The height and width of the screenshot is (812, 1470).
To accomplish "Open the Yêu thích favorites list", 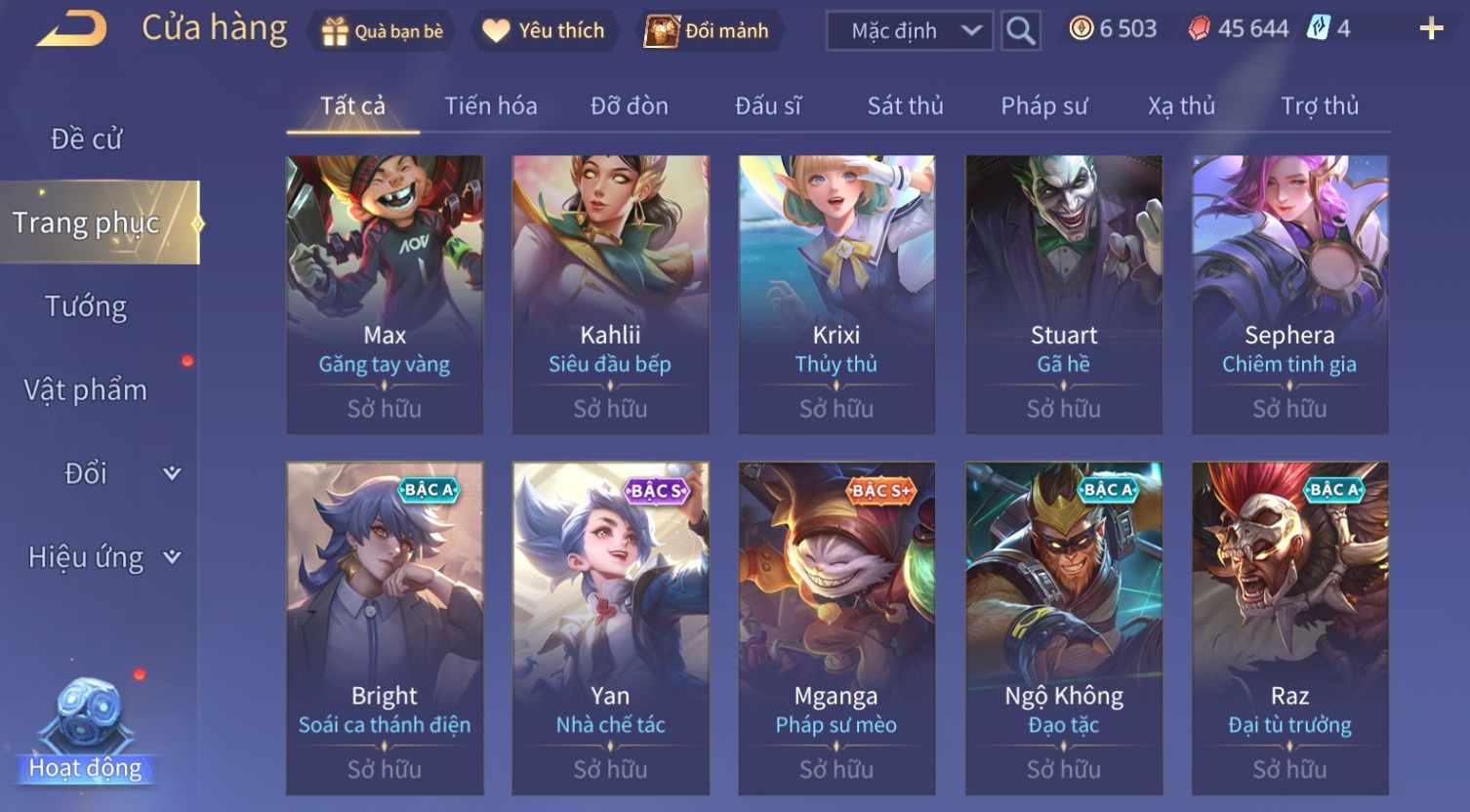I will tap(544, 31).
